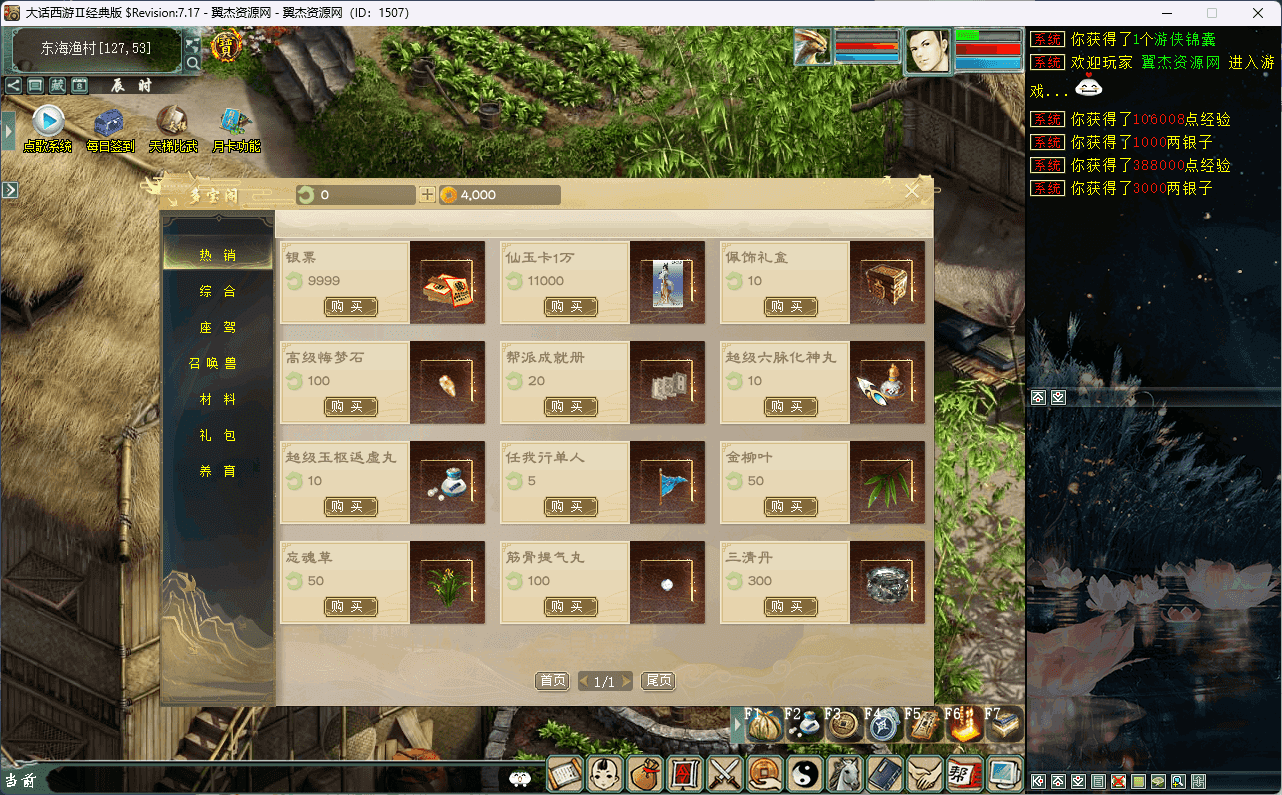The image size is (1282, 795).
Task: Switch to the 综合 shop category
Action: pyautogui.click(x=217, y=291)
